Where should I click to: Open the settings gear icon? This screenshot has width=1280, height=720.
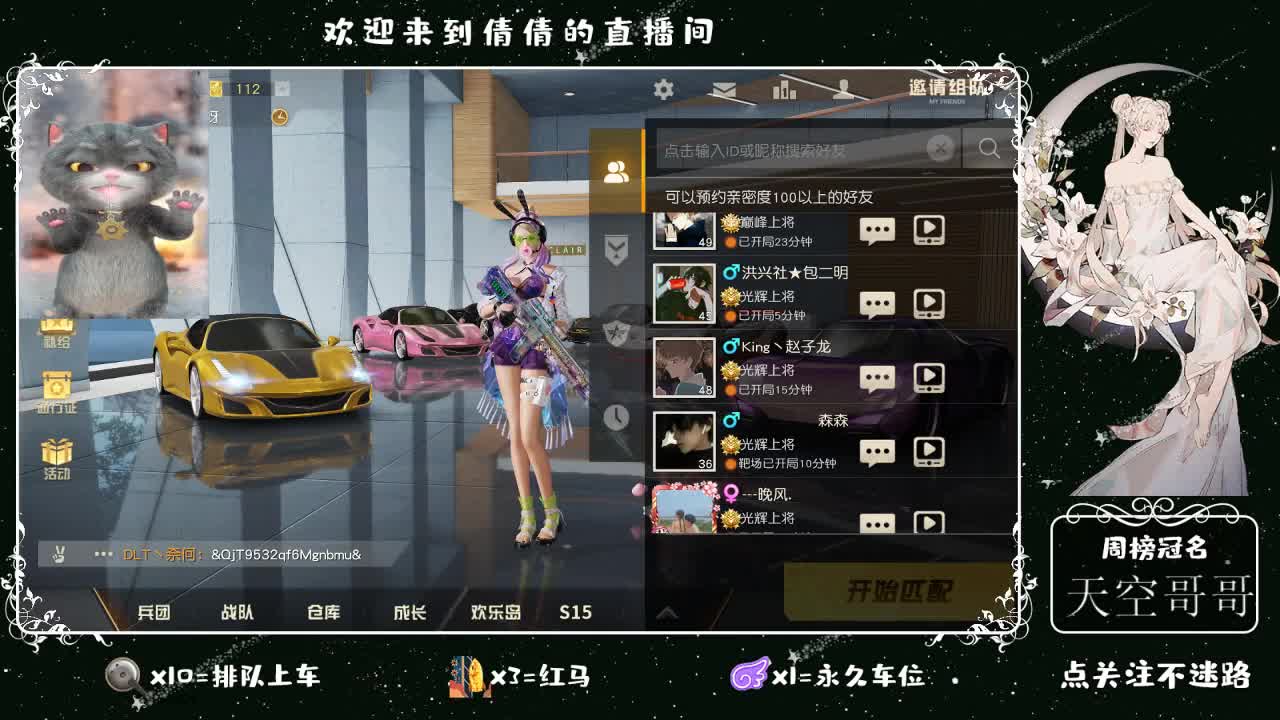[662, 89]
